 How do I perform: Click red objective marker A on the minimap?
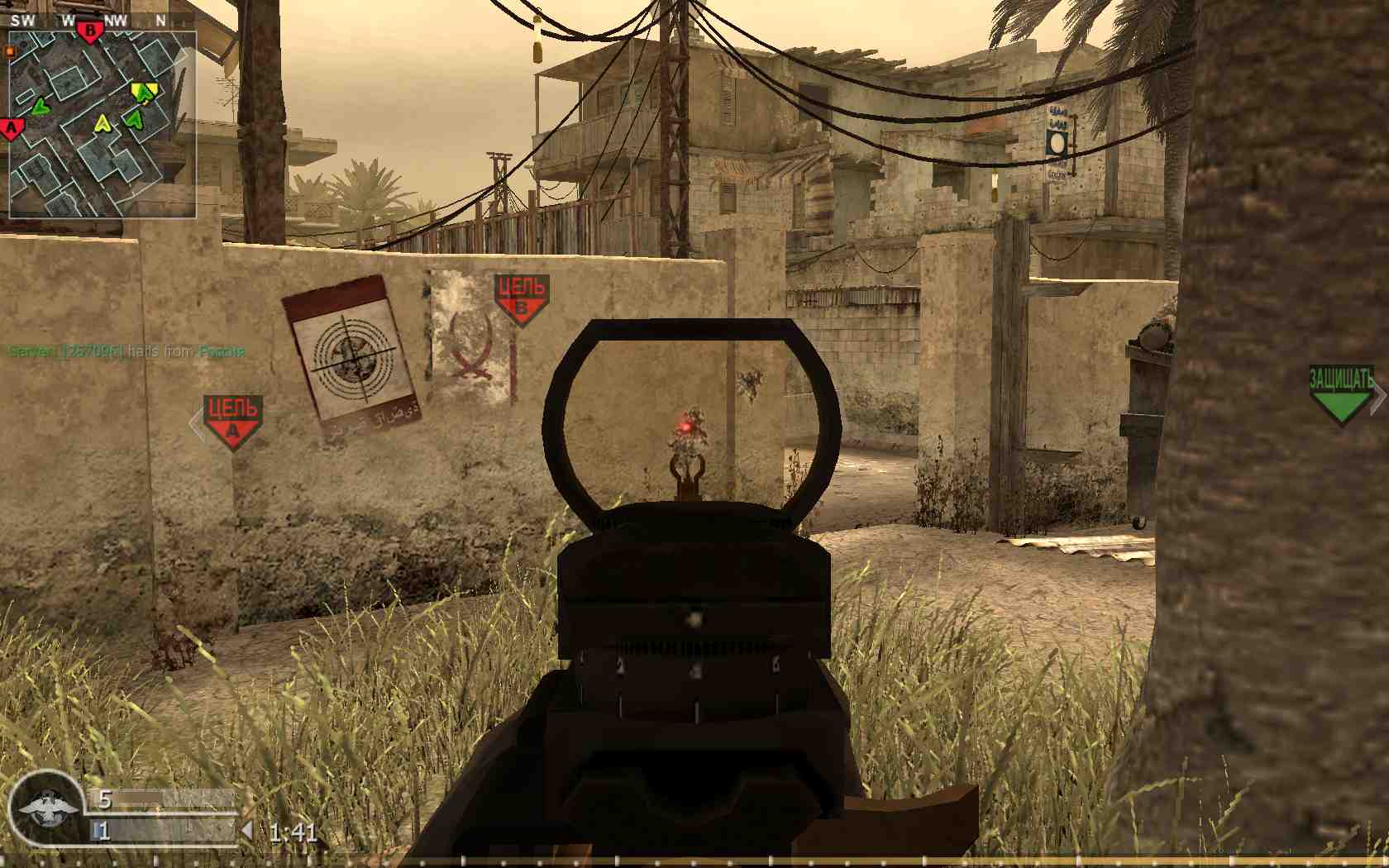[x=10, y=128]
